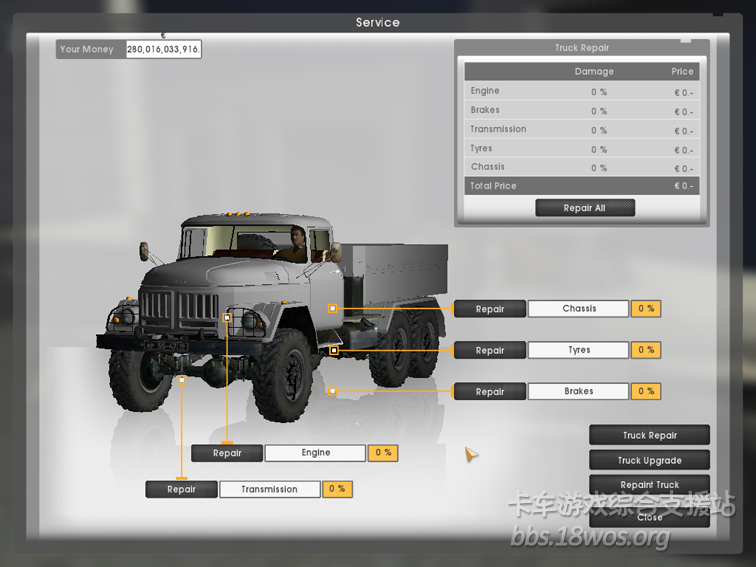Repair the Chassis component

[x=490, y=309]
